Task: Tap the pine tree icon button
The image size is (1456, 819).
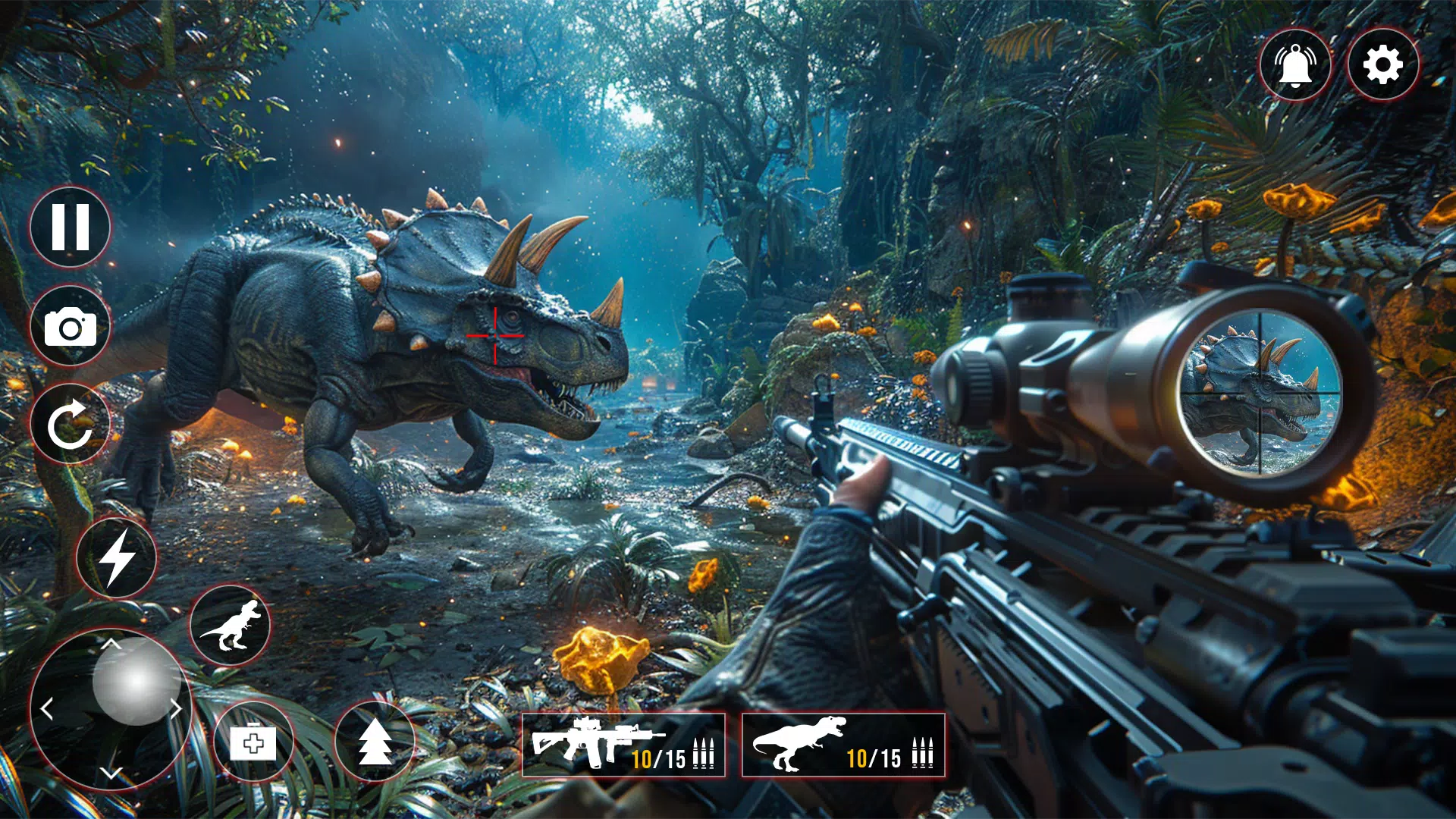Action: [375, 742]
